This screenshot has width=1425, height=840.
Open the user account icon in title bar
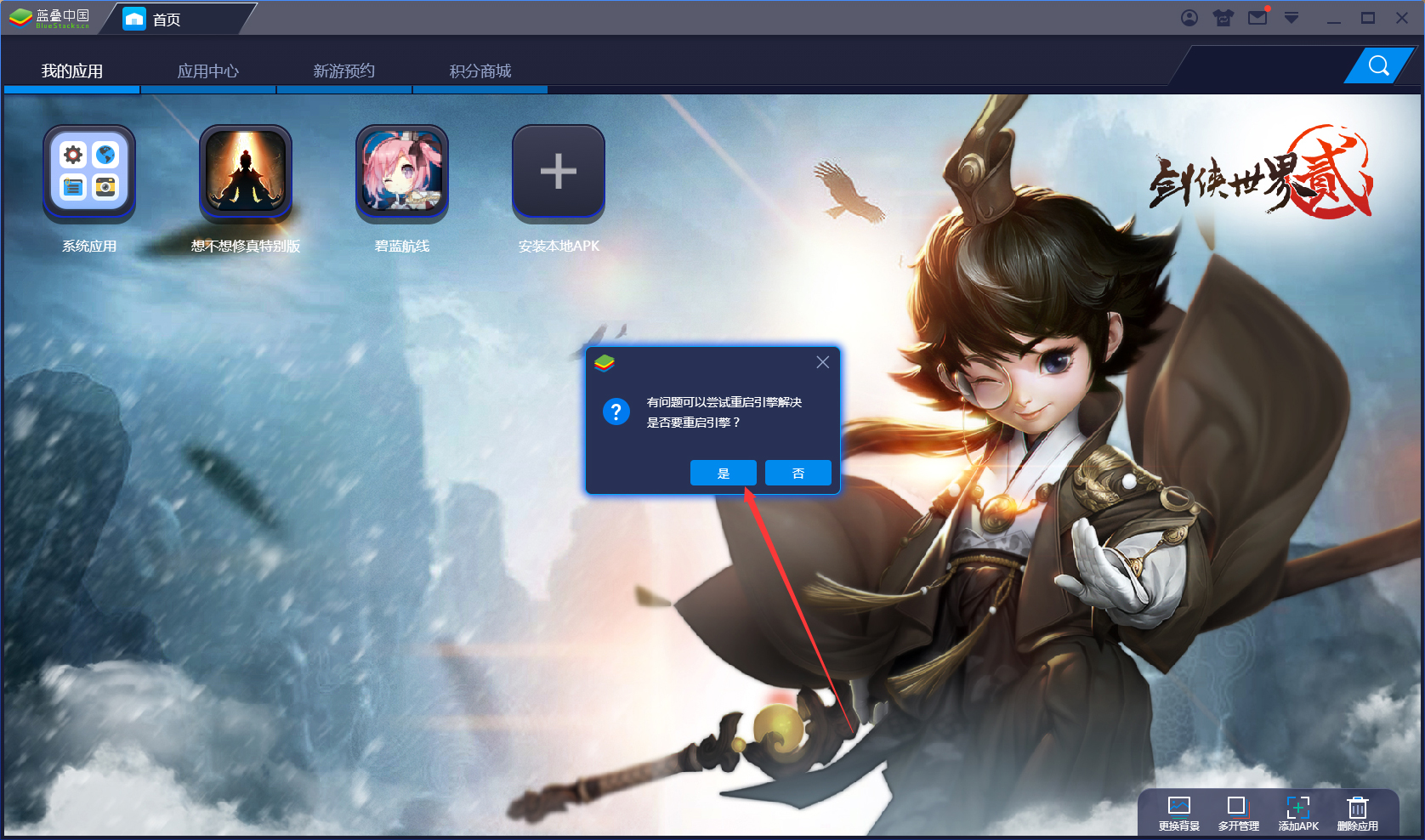click(1189, 17)
